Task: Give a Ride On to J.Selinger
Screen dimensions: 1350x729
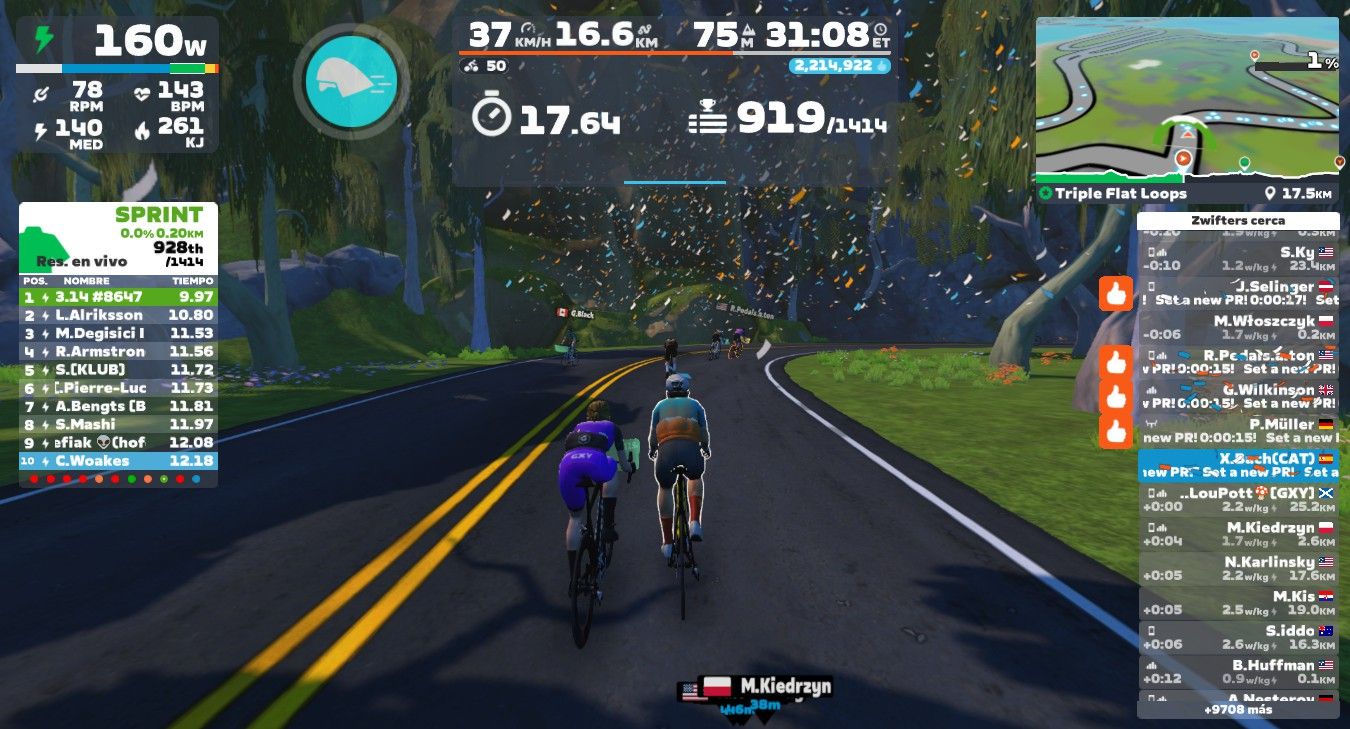Action: pyautogui.click(x=1115, y=294)
